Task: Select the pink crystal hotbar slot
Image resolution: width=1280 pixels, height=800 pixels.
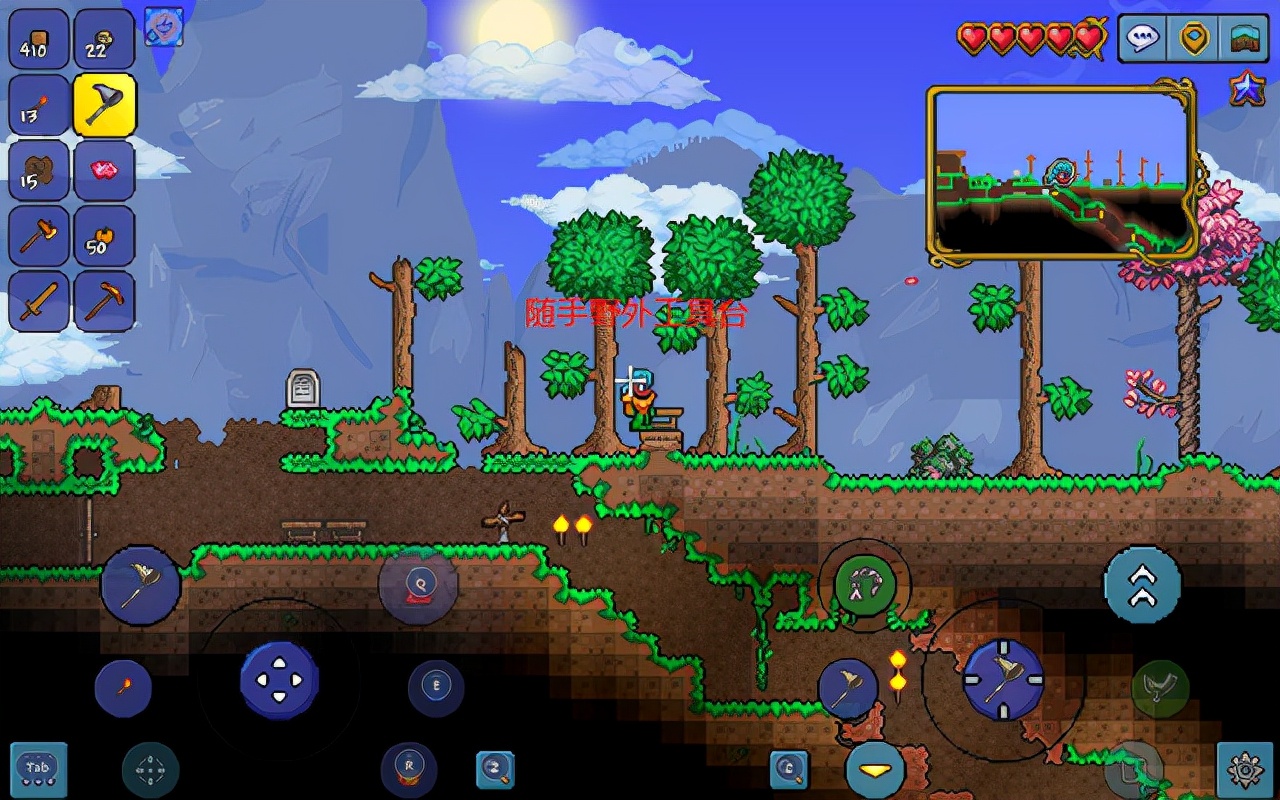Action: (104, 170)
